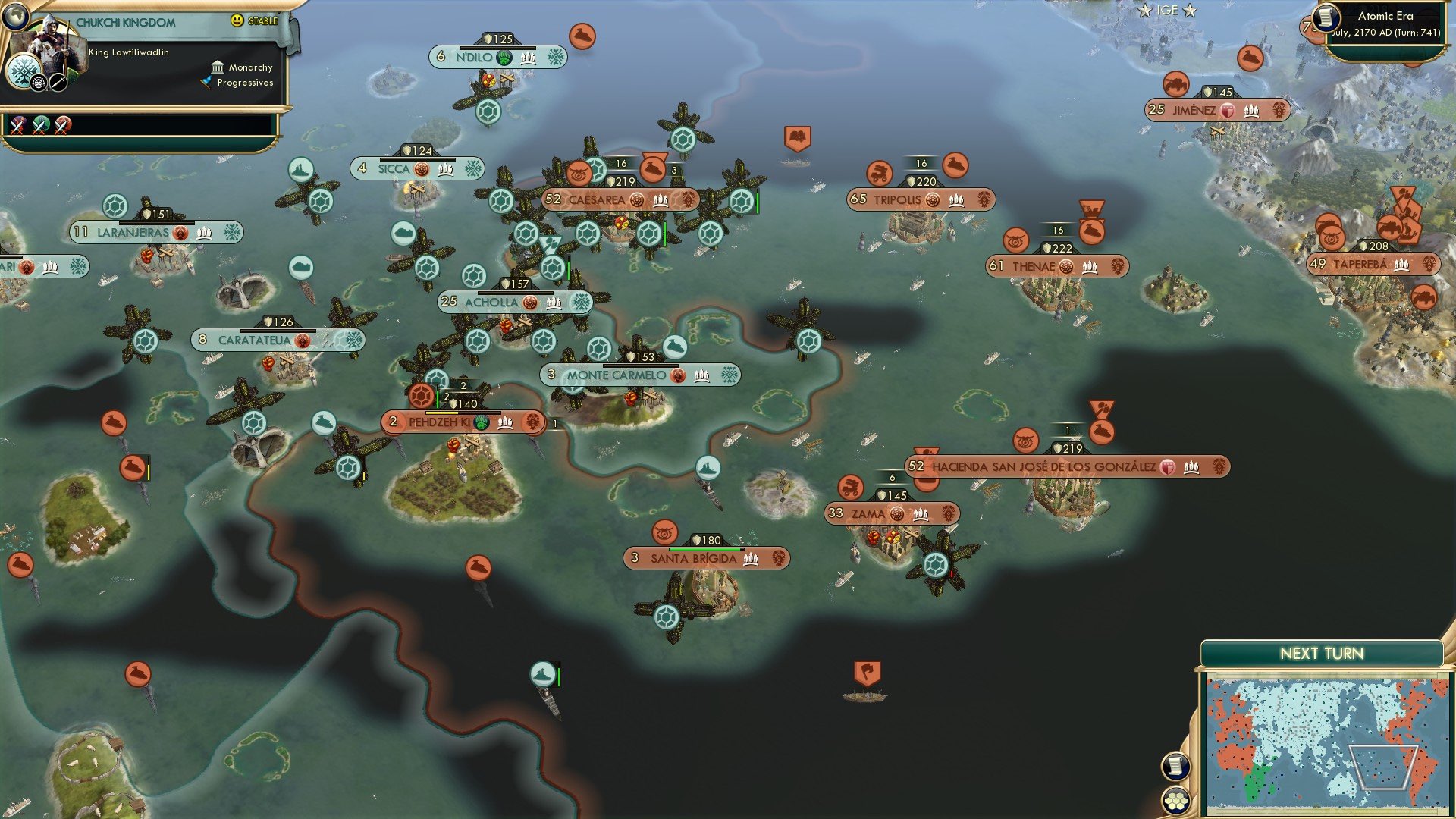Viewport: 1456px width, 819px height.
Task: Click the Monarchy government building icon
Action: pyautogui.click(x=218, y=68)
